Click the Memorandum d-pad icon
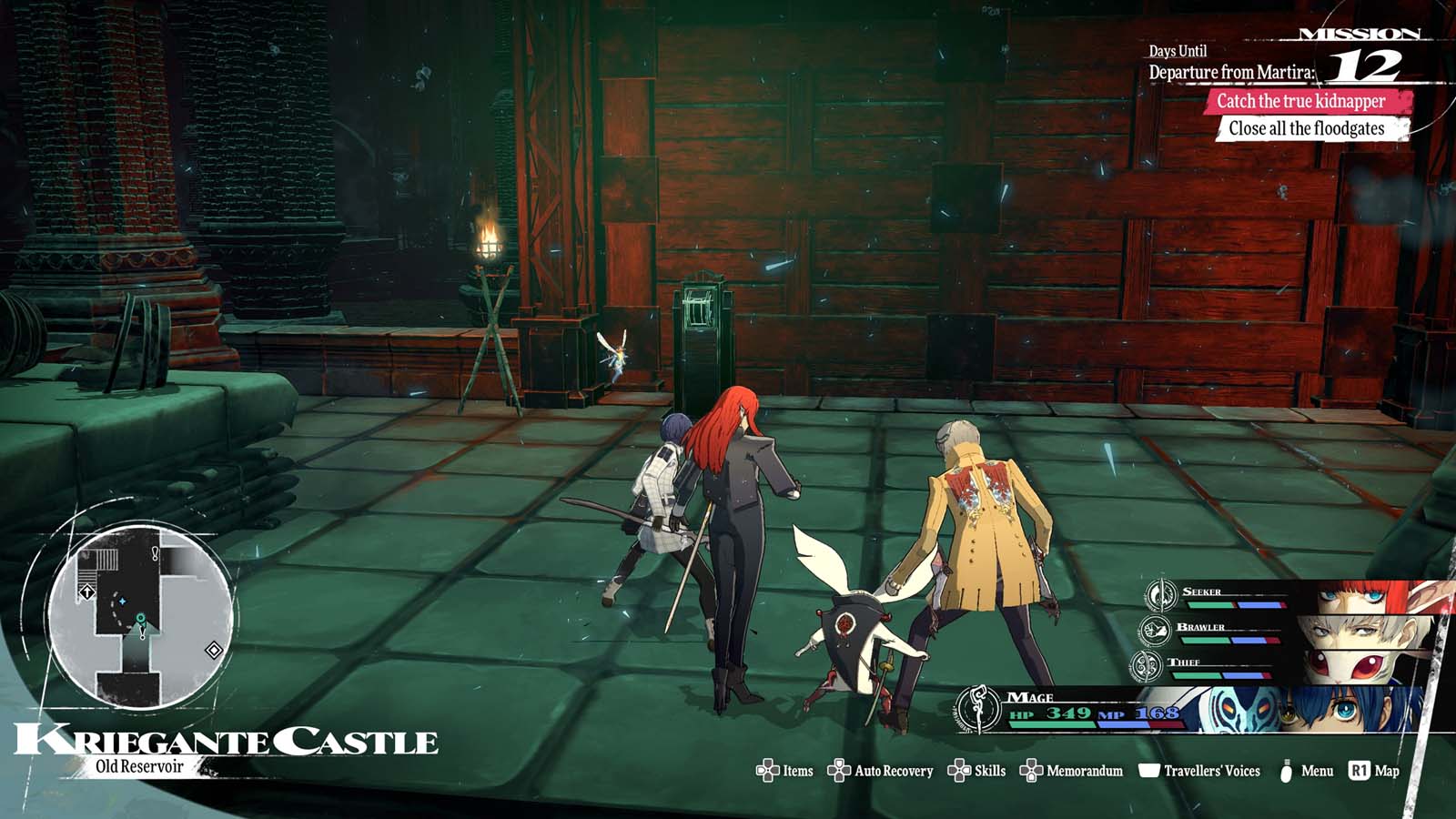The width and height of the screenshot is (1456, 819). pyautogui.click(x=1031, y=769)
